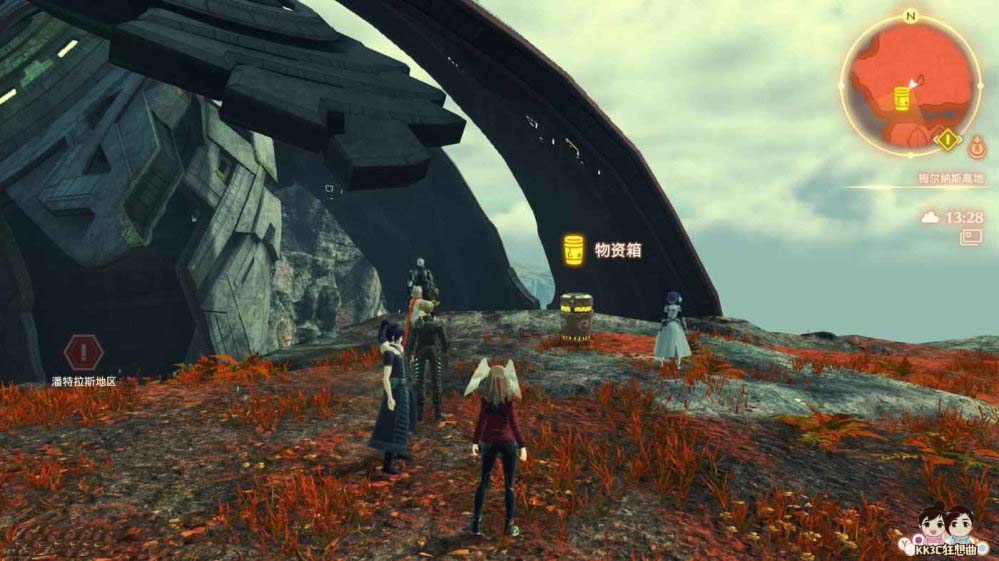This screenshot has height=561, width=999.
Task: Click the yellow exclamation diamond on minimap
Action: [x=947, y=139]
